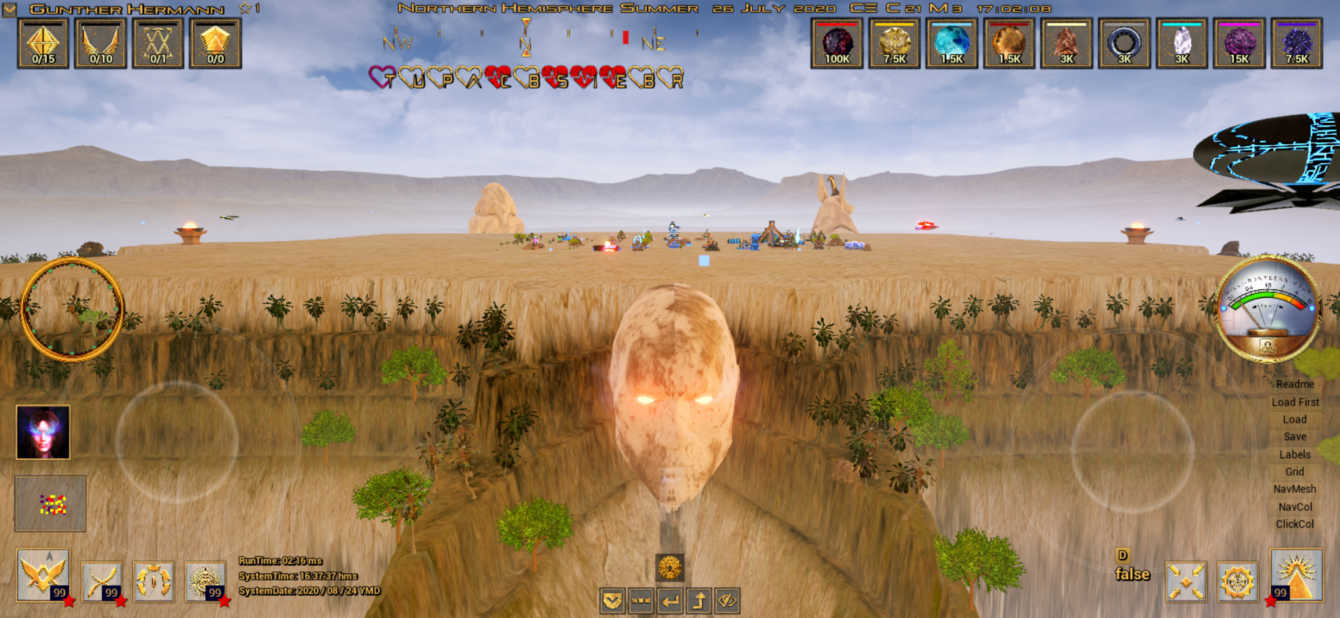Open the Readme entry
The width and height of the screenshot is (1340, 618).
(x=1295, y=384)
